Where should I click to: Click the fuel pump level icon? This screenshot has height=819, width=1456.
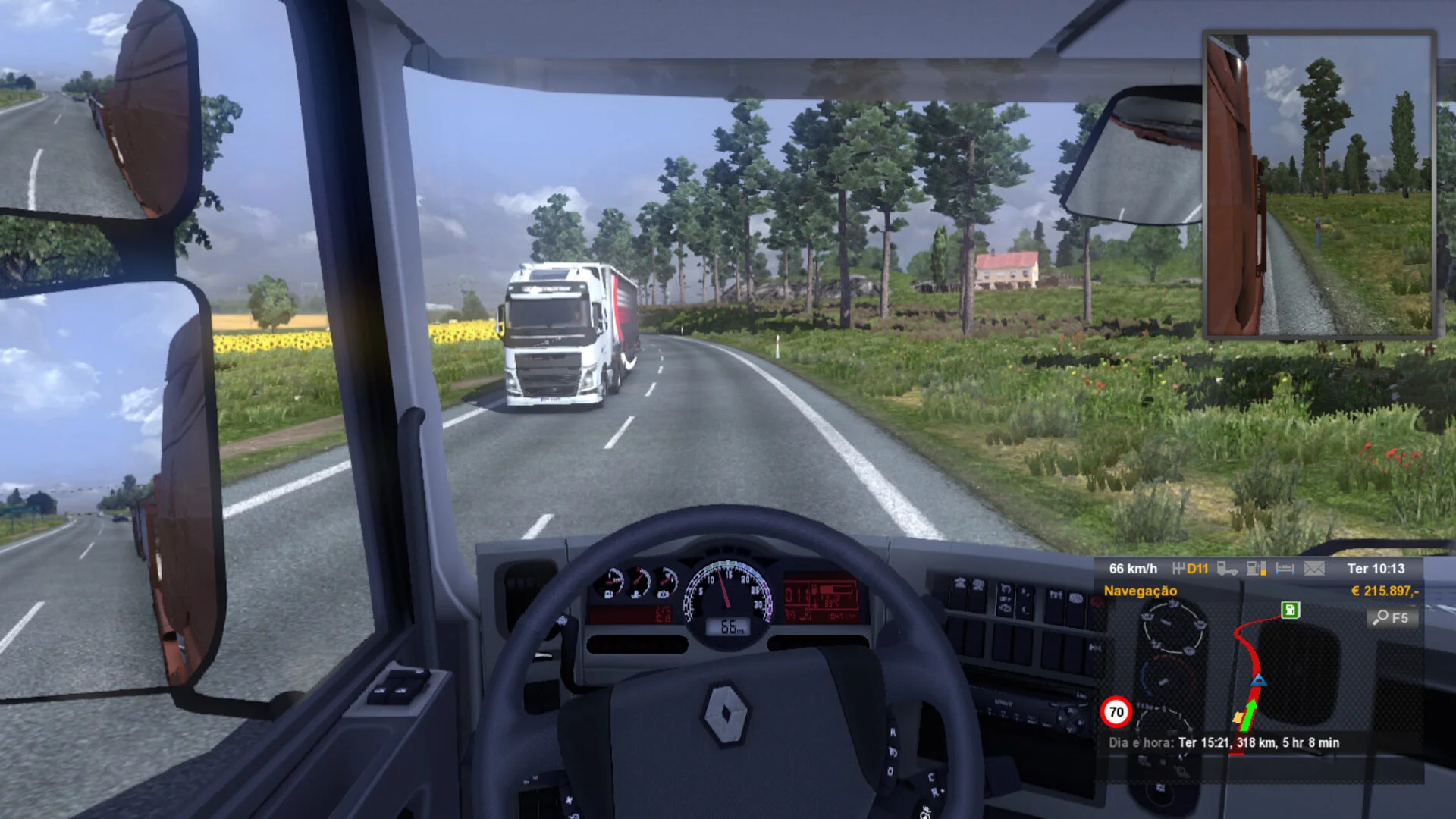[x=1256, y=569]
